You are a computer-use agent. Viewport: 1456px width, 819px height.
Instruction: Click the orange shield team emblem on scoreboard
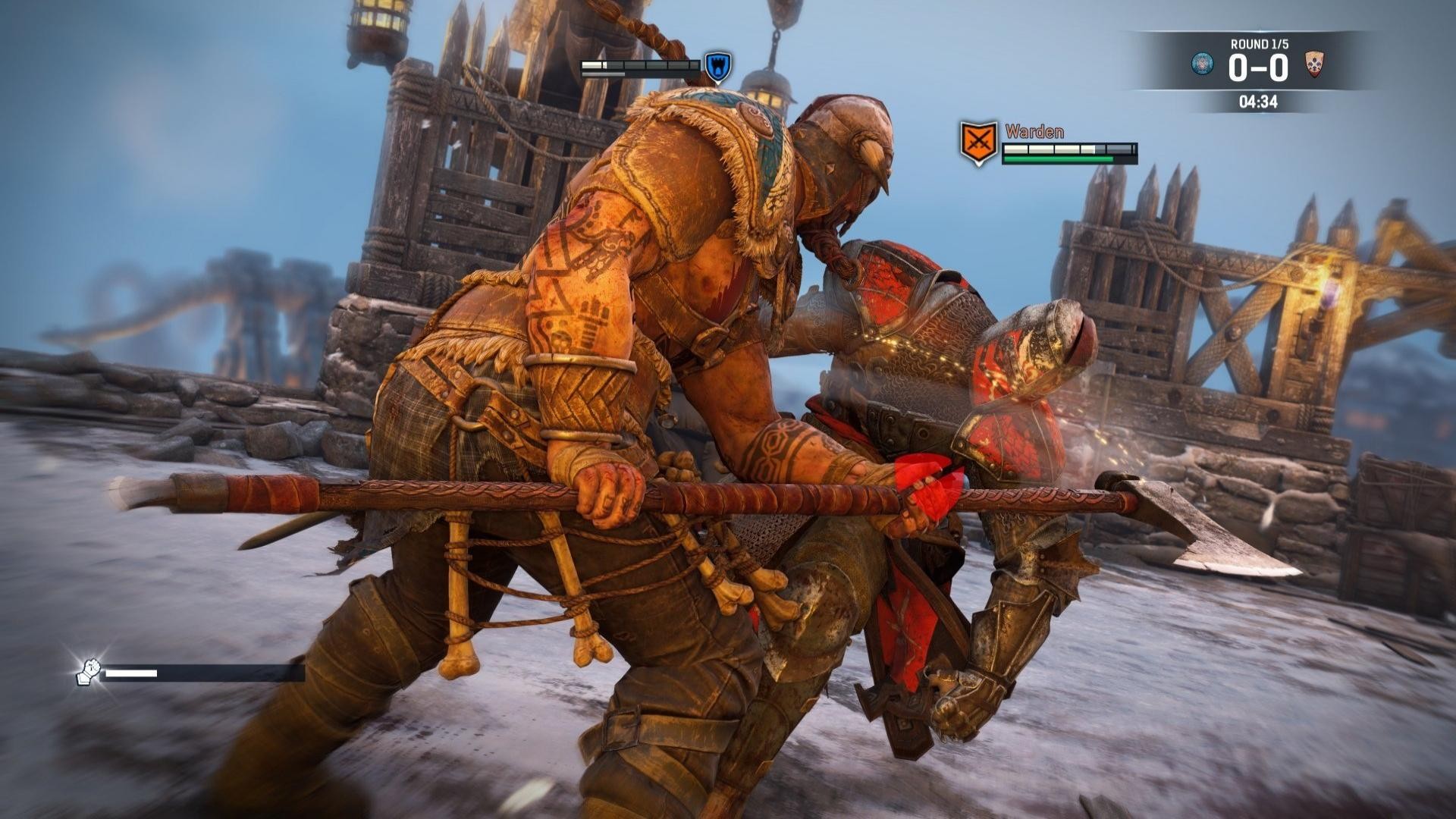[1314, 64]
